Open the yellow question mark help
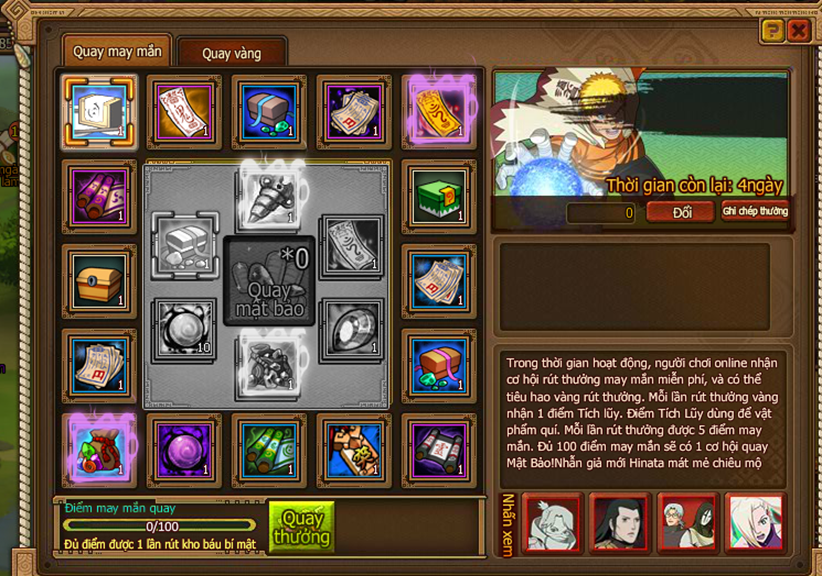 [771, 31]
